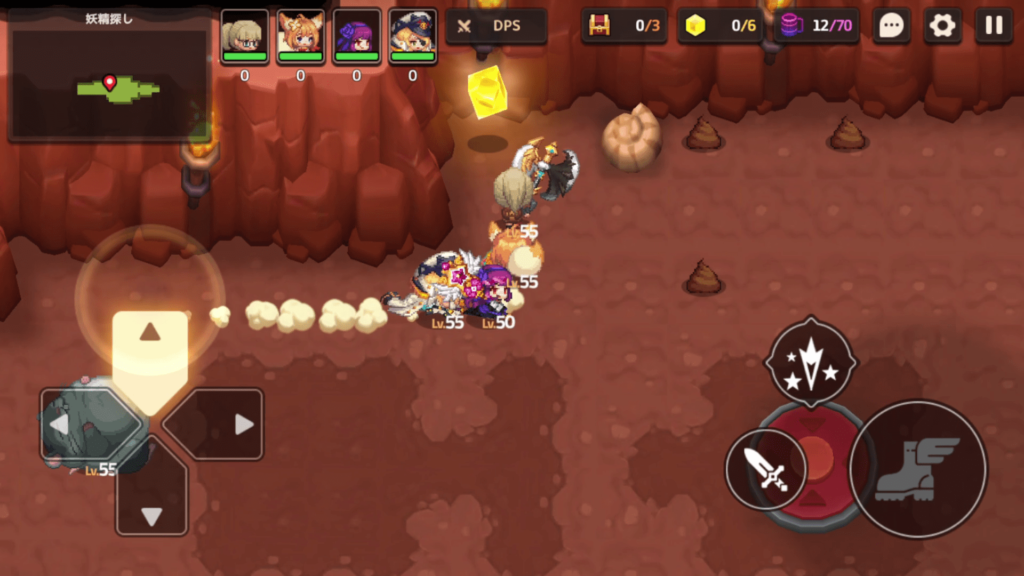
Task: Select the blonde-haired hero portrait
Action: tap(244, 36)
